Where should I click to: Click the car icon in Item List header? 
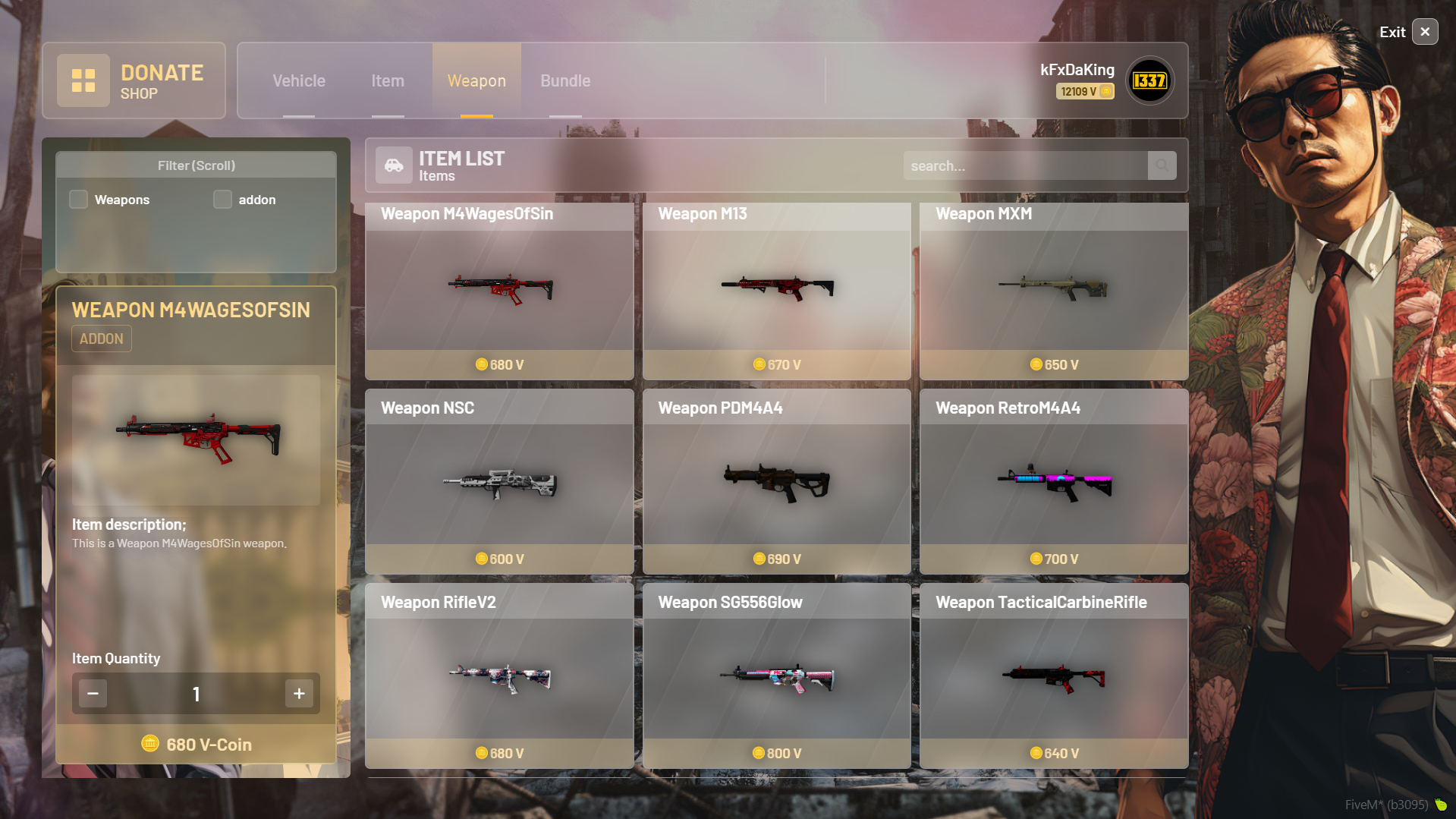(x=394, y=165)
